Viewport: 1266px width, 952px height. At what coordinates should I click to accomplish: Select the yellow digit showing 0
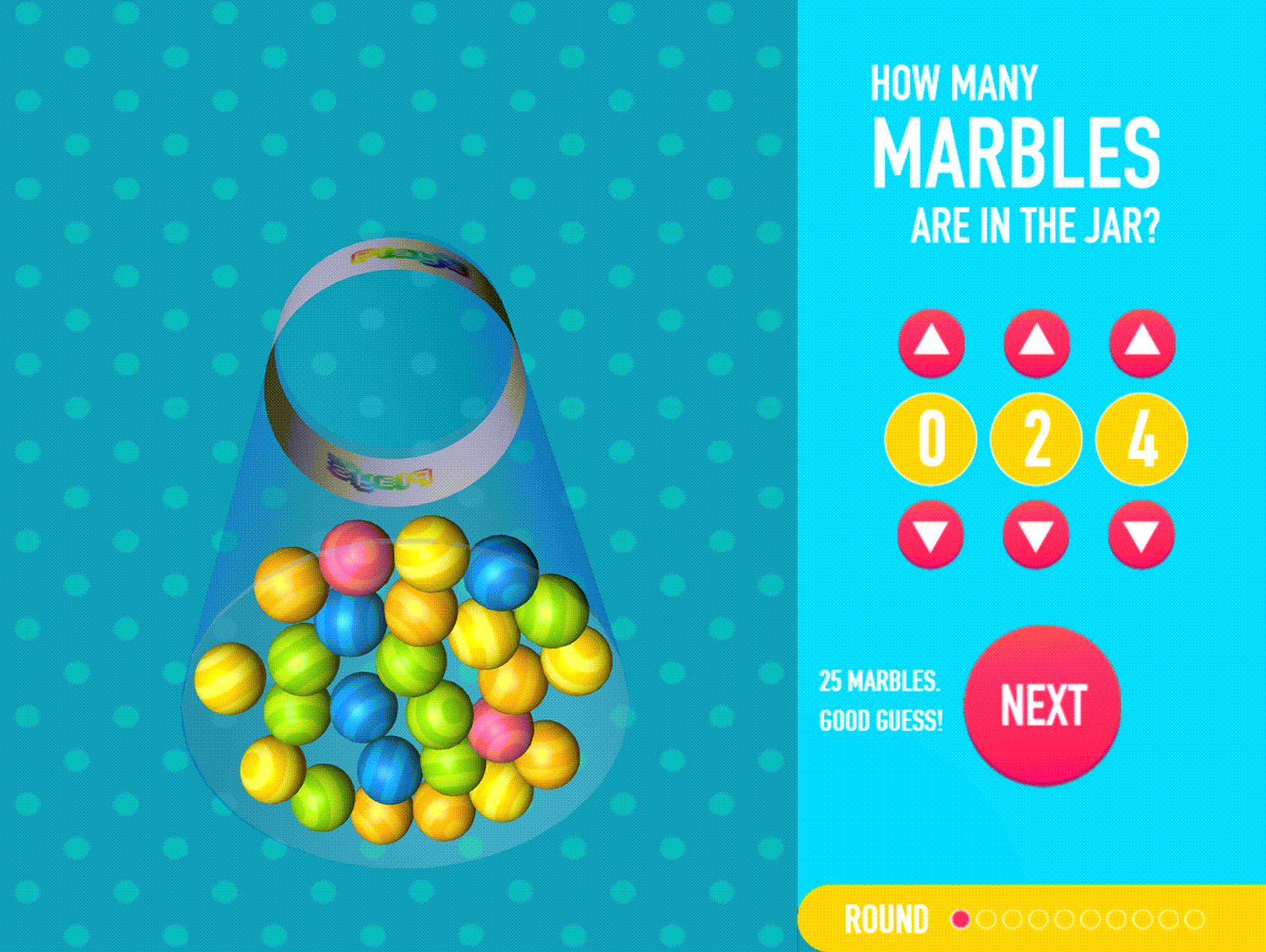click(x=931, y=438)
